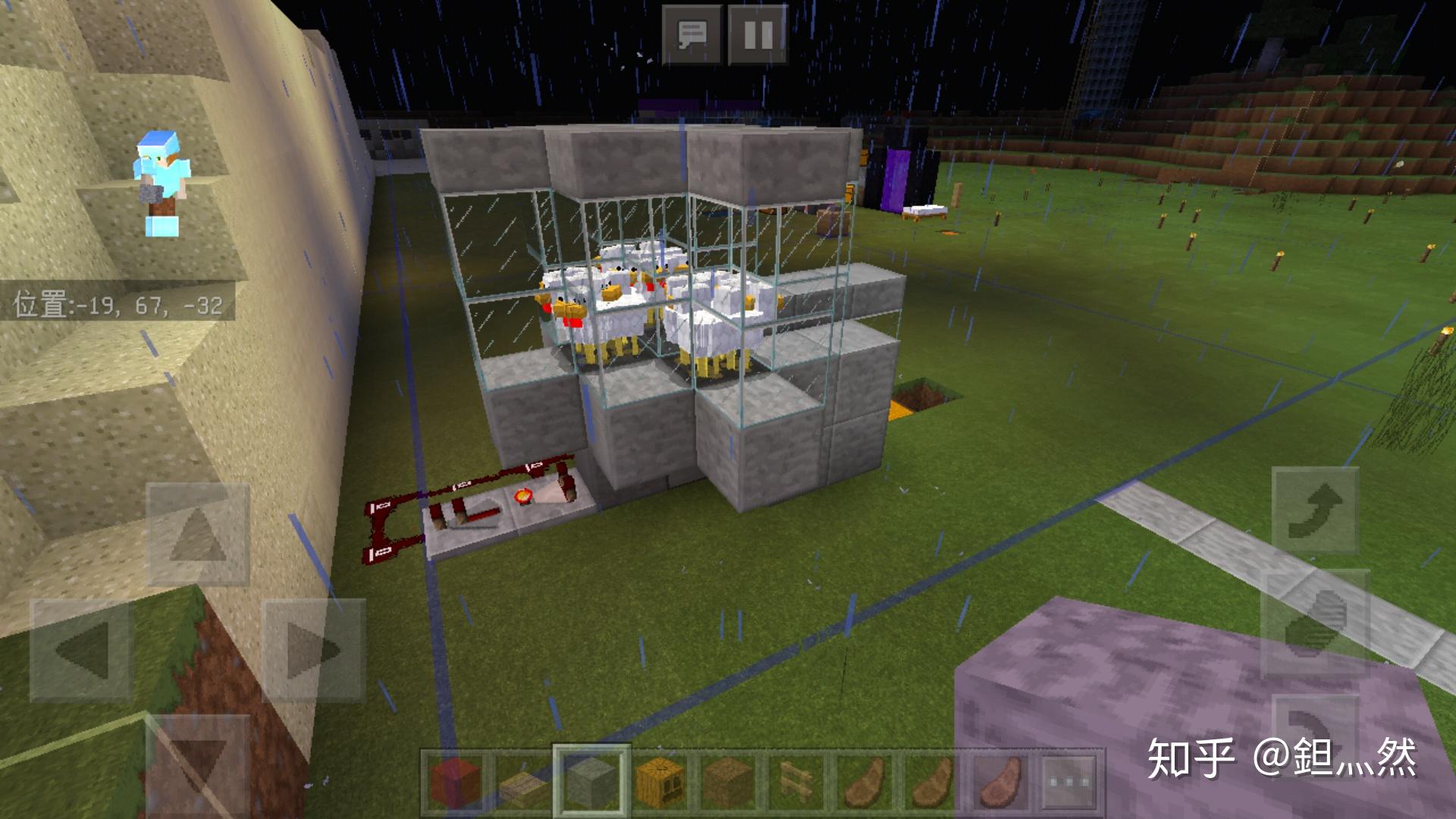Image resolution: width=1456 pixels, height=819 pixels.
Task: Toggle the middle flight button
Action: coord(1314,622)
